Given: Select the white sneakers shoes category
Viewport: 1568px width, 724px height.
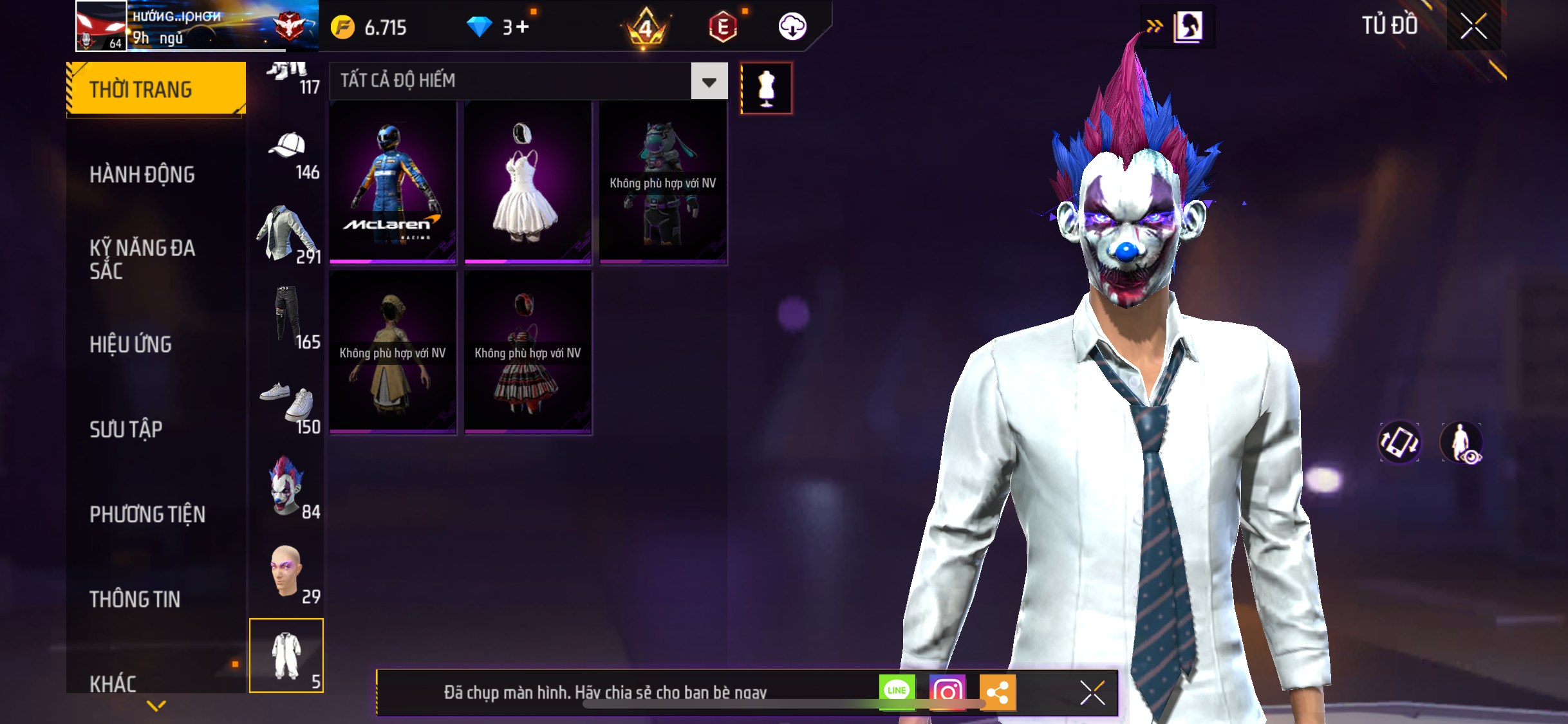Looking at the screenshot, I should [x=287, y=405].
